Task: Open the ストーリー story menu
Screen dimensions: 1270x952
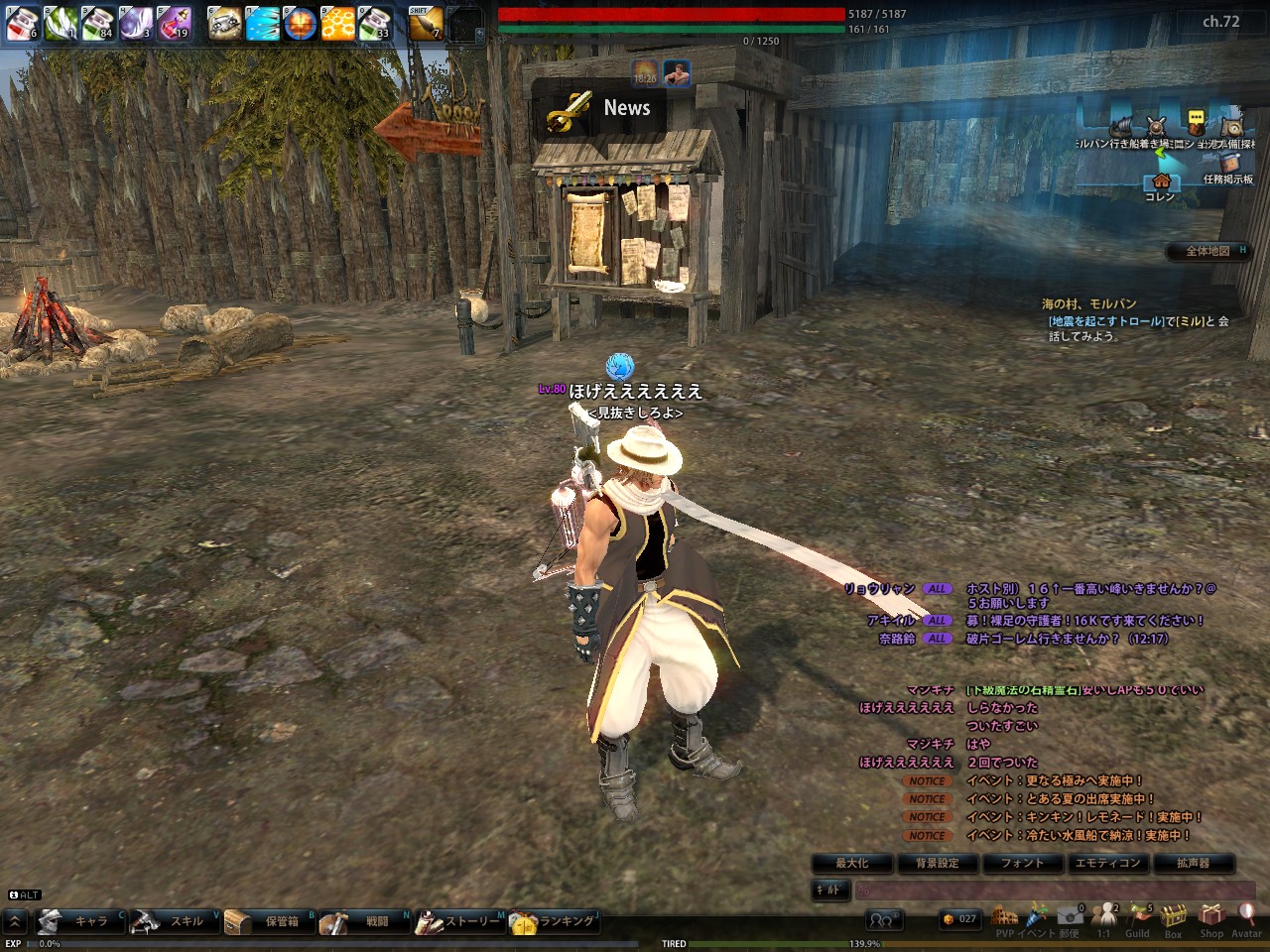Action: [x=460, y=921]
